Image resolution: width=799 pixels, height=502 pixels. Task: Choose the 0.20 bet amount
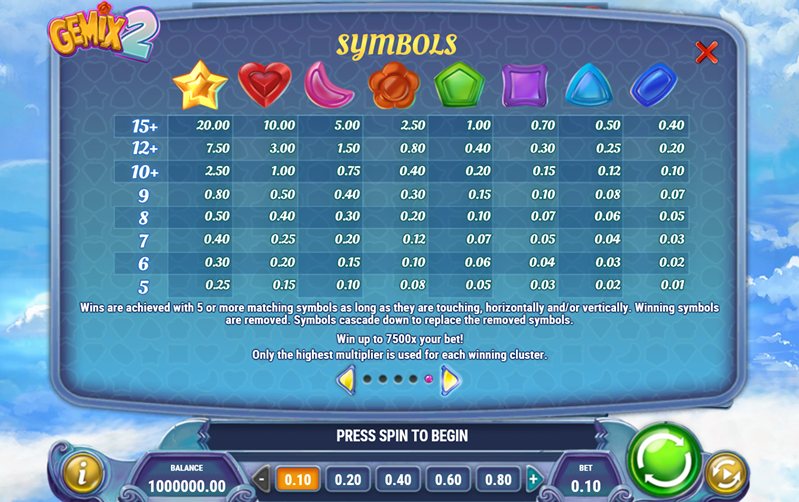click(346, 479)
